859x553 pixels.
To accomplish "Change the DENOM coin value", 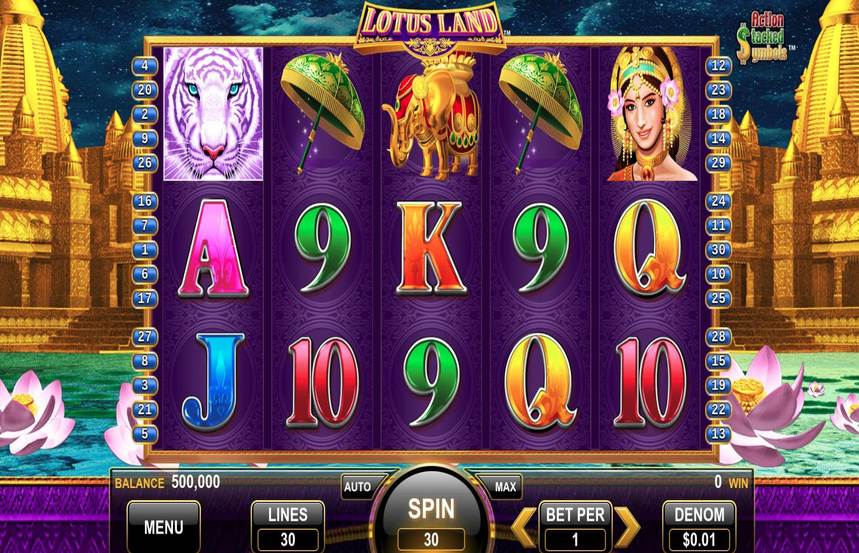I will 699,526.
